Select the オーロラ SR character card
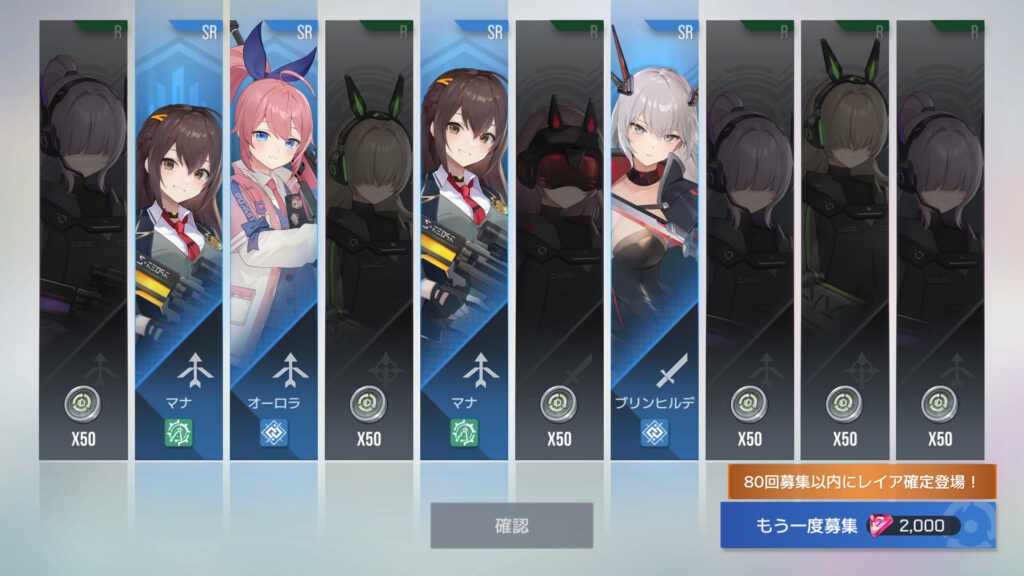 coord(274,240)
